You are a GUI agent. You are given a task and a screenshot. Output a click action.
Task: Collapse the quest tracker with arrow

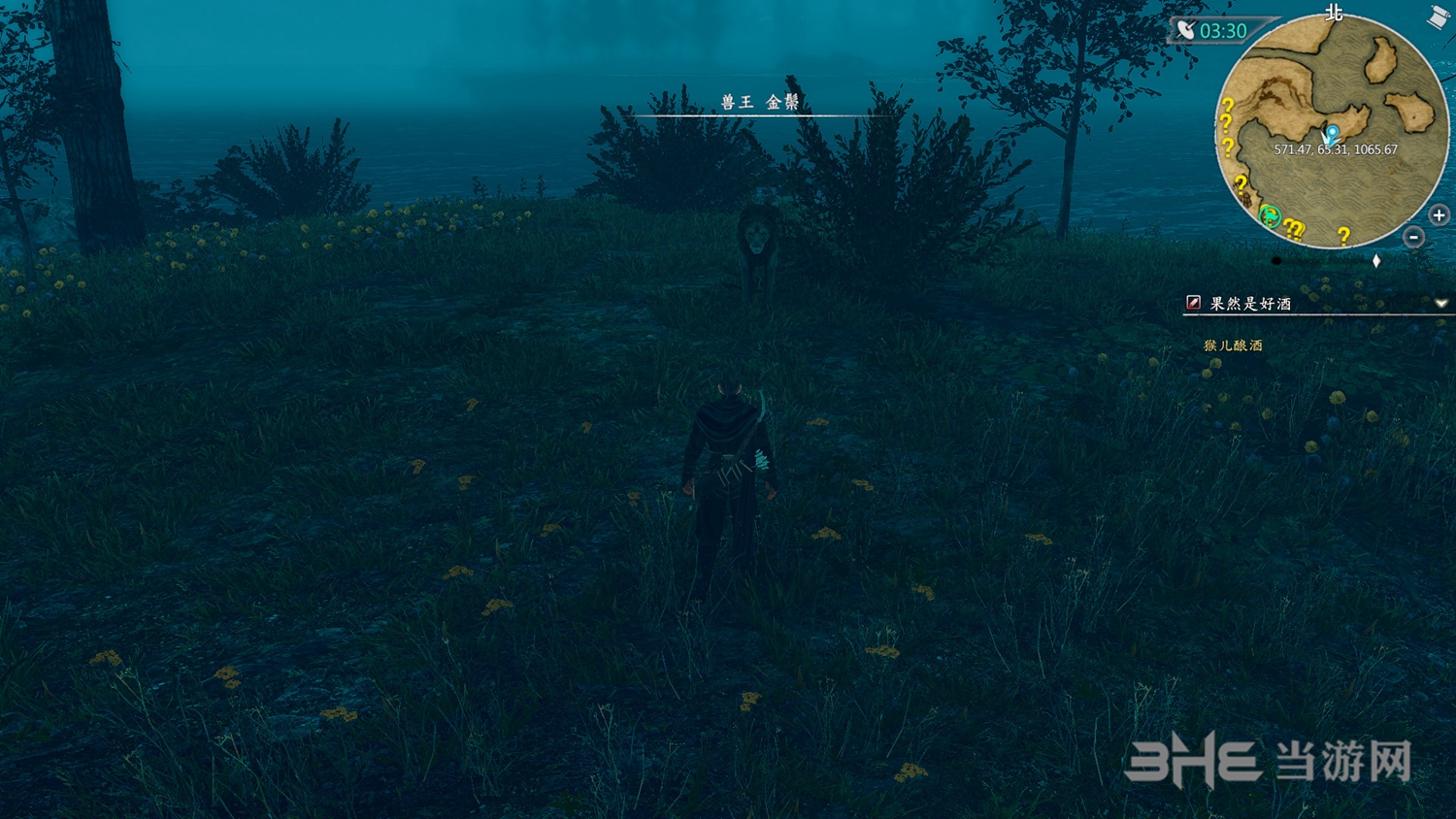click(1441, 304)
